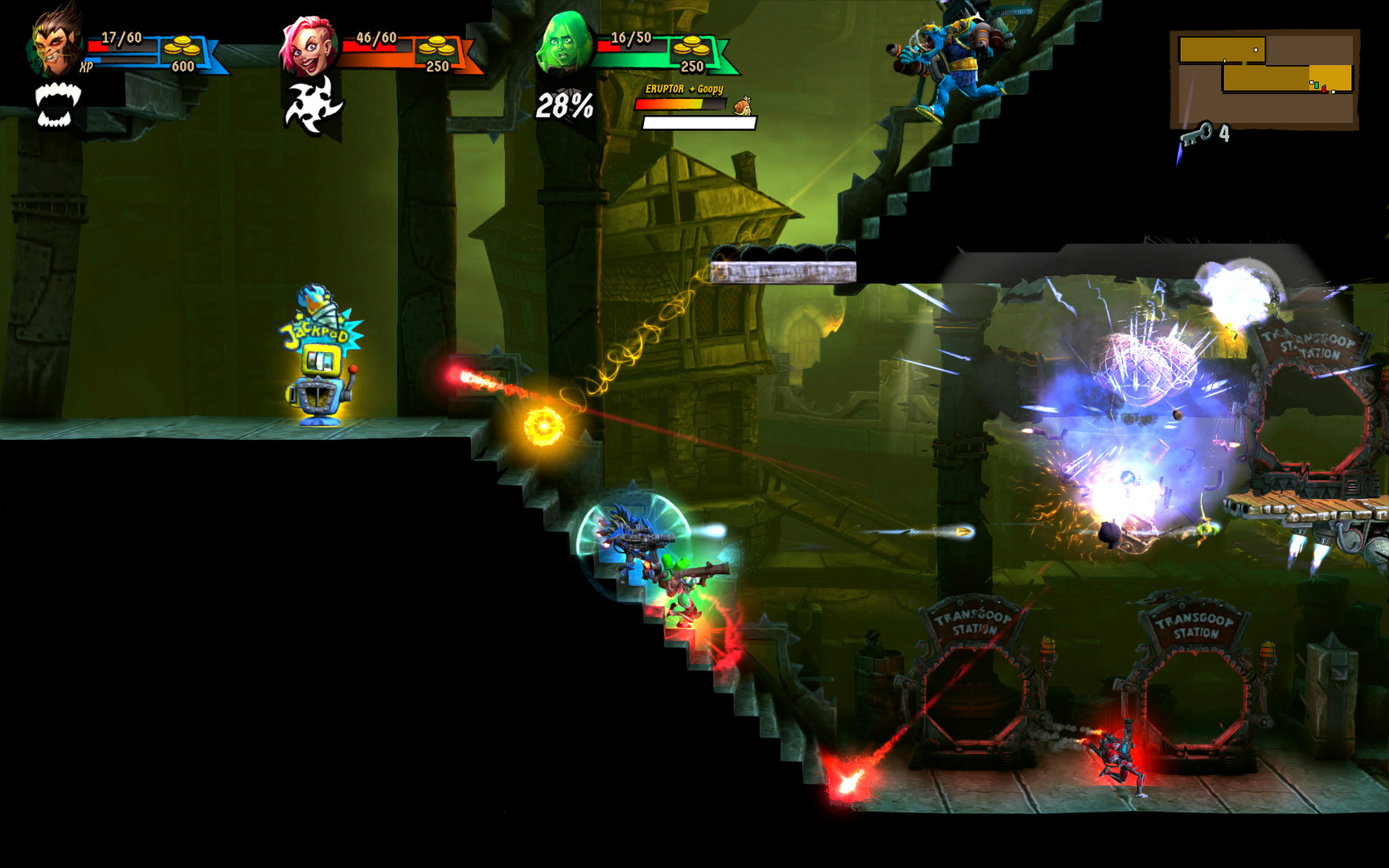Click the snail icon beside the weapon bar
The height and width of the screenshot is (868, 1389).
click(744, 104)
